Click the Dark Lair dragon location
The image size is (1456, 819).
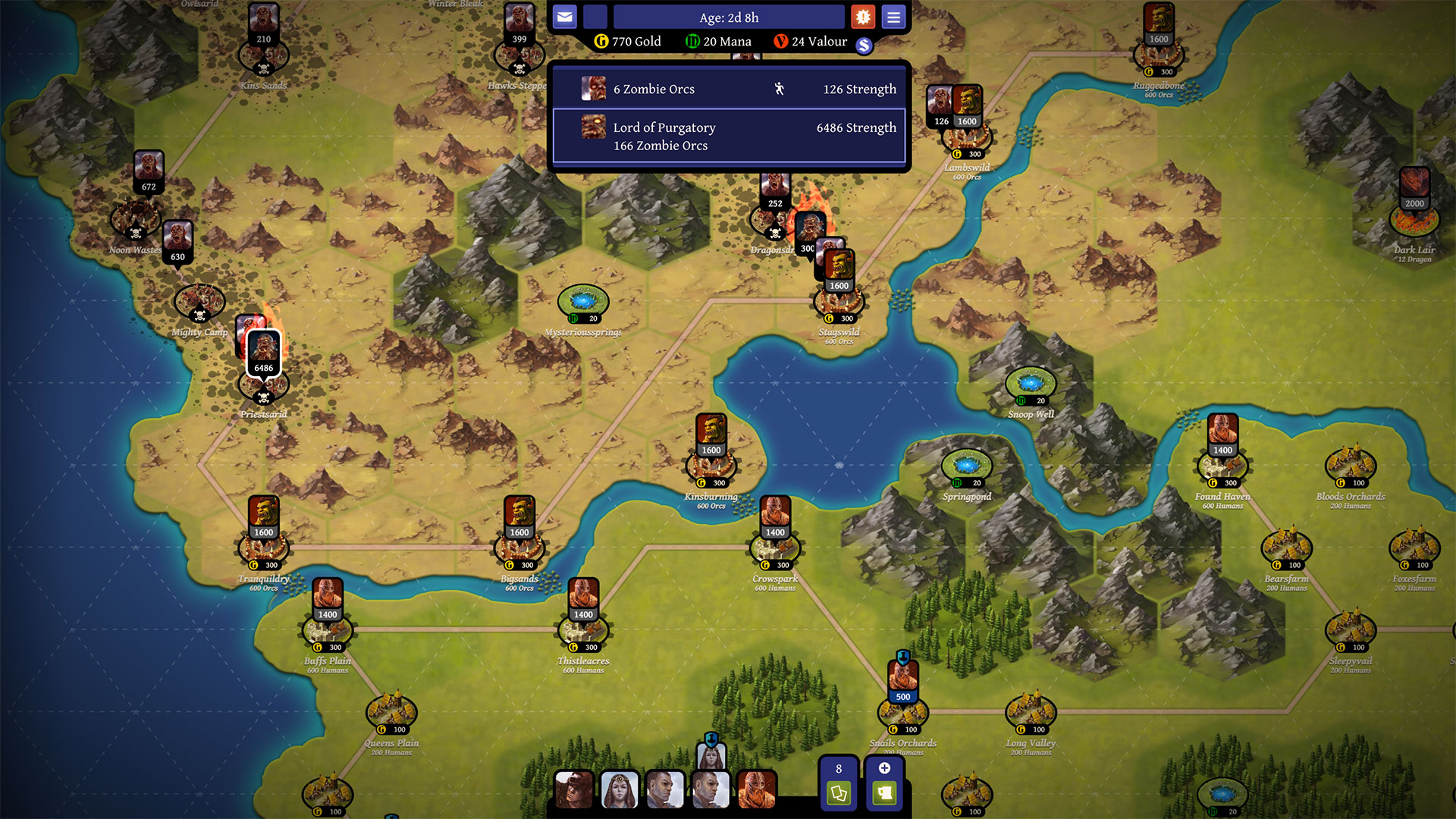pos(1414,220)
